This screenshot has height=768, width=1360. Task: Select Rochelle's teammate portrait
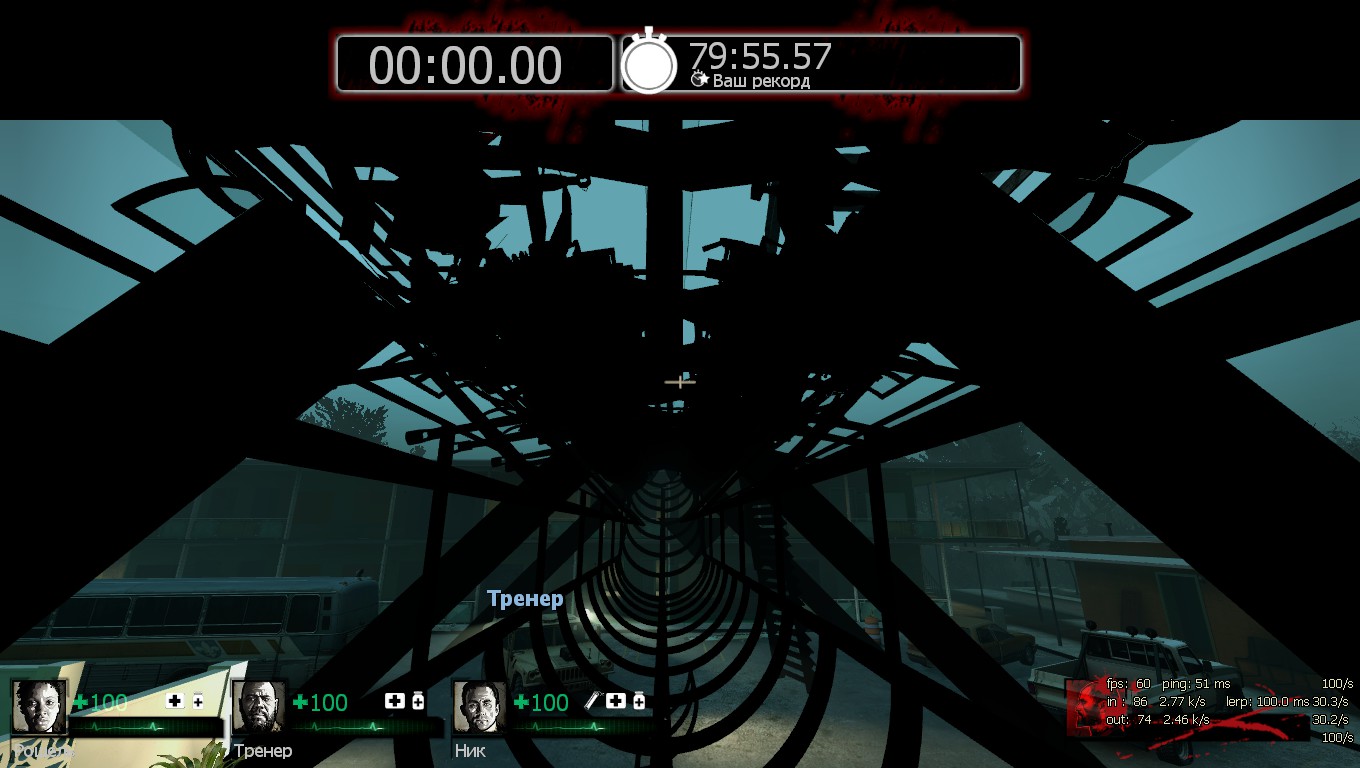(x=39, y=706)
